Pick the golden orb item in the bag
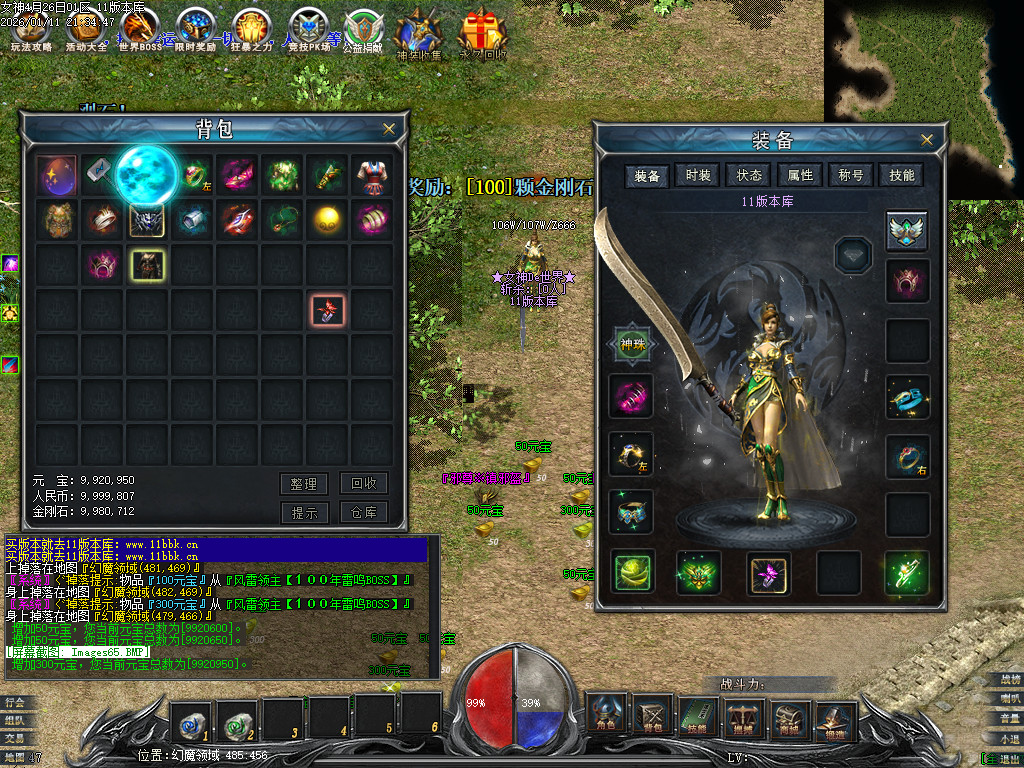Image resolution: width=1024 pixels, height=768 pixels. click(x=327, y=220)
